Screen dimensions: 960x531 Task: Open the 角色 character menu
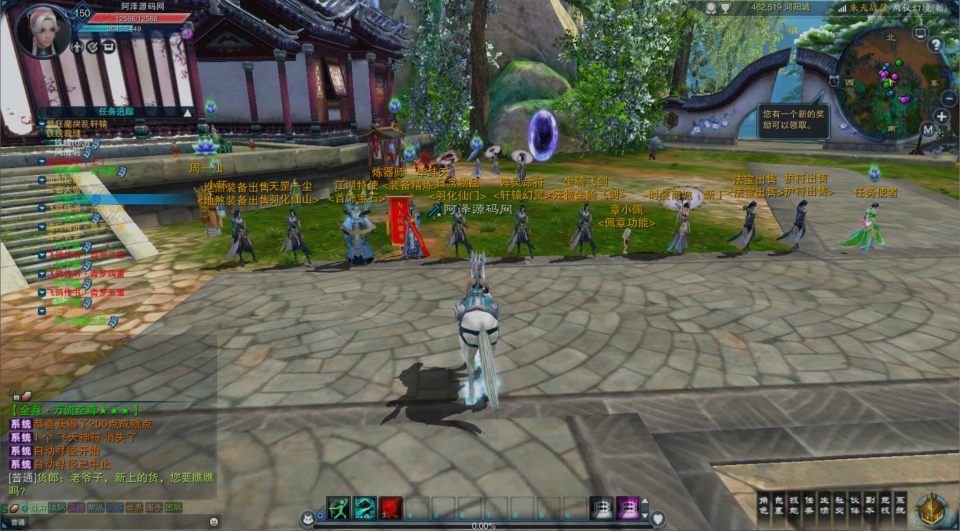click(765, 506)
